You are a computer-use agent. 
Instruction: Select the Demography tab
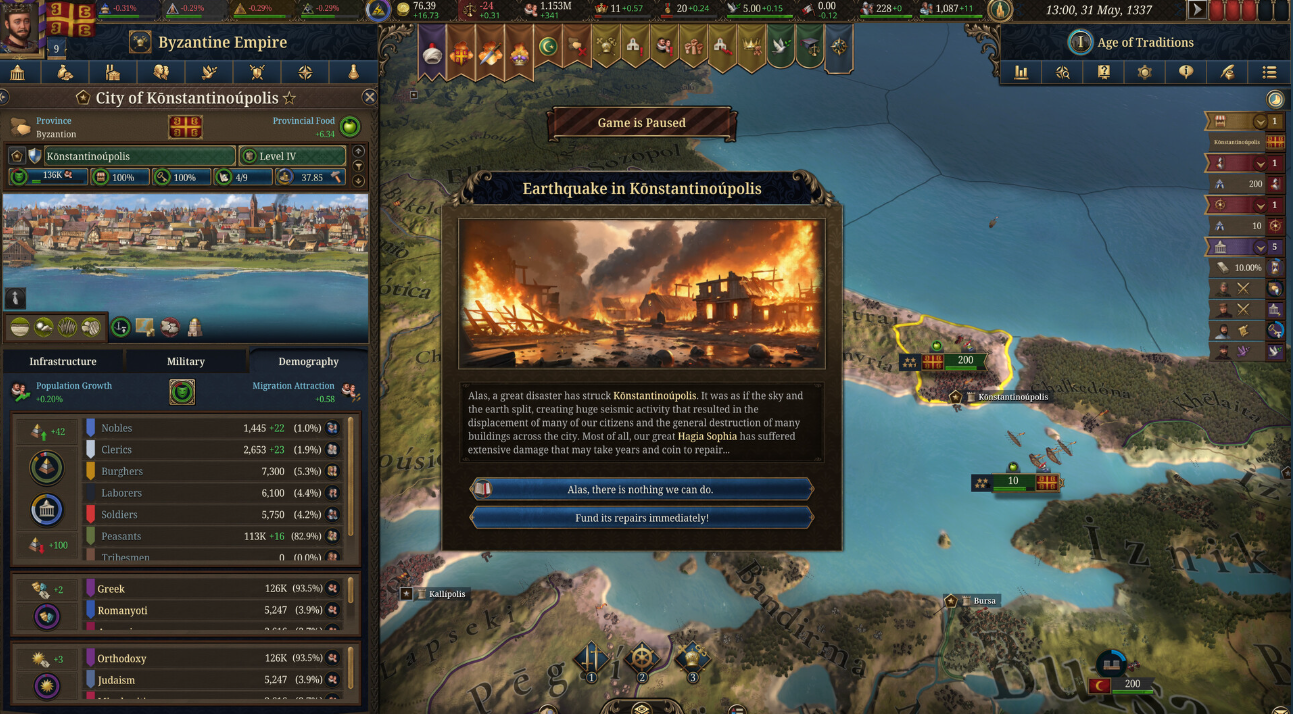click(308, 361)
